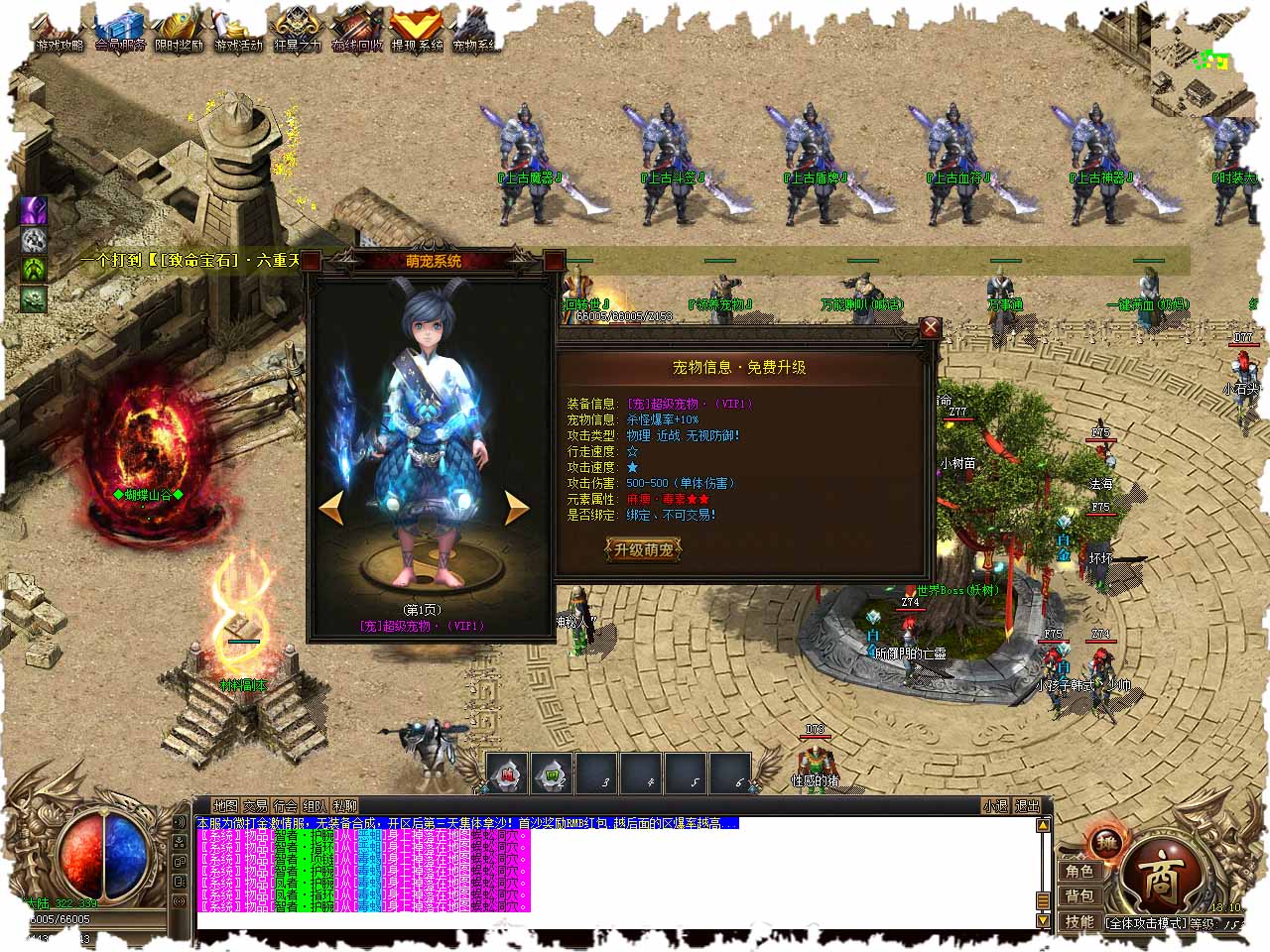Open 会员服务 member service icon
The width and height of the screenshot is (1270, 952).
(x=120, y=32)
